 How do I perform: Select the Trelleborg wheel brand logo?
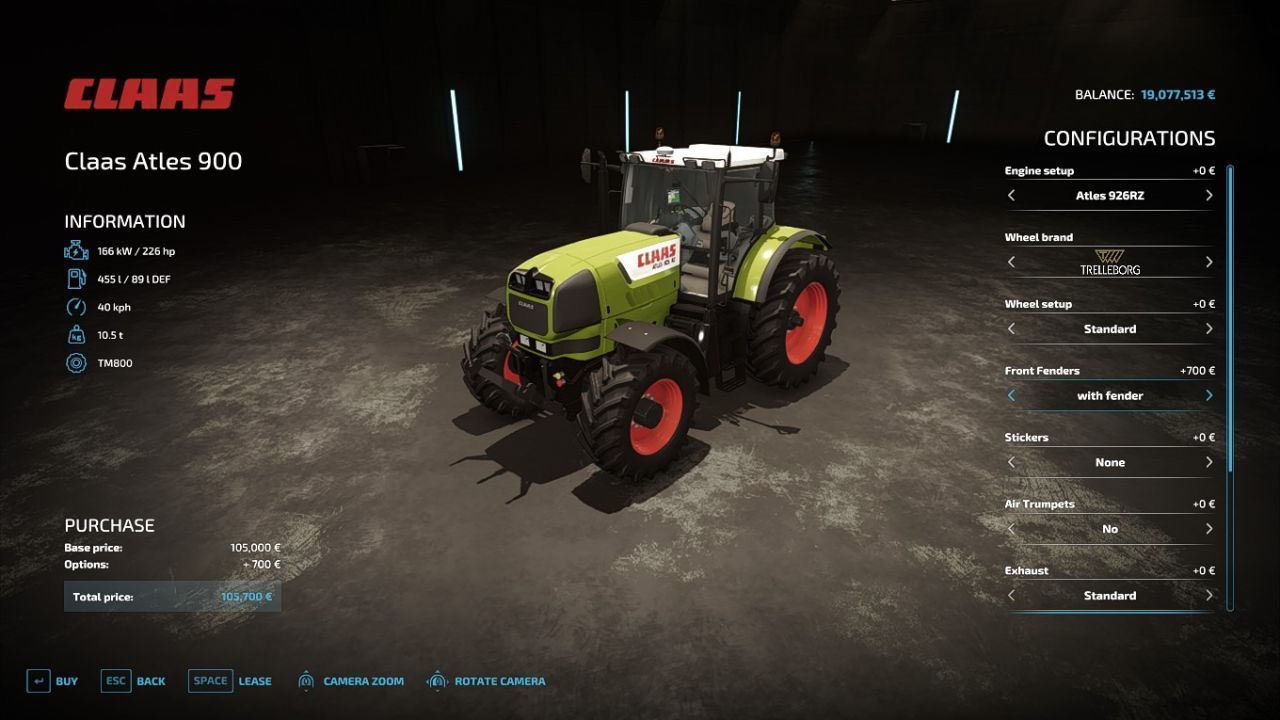[x=1108, y=262]
